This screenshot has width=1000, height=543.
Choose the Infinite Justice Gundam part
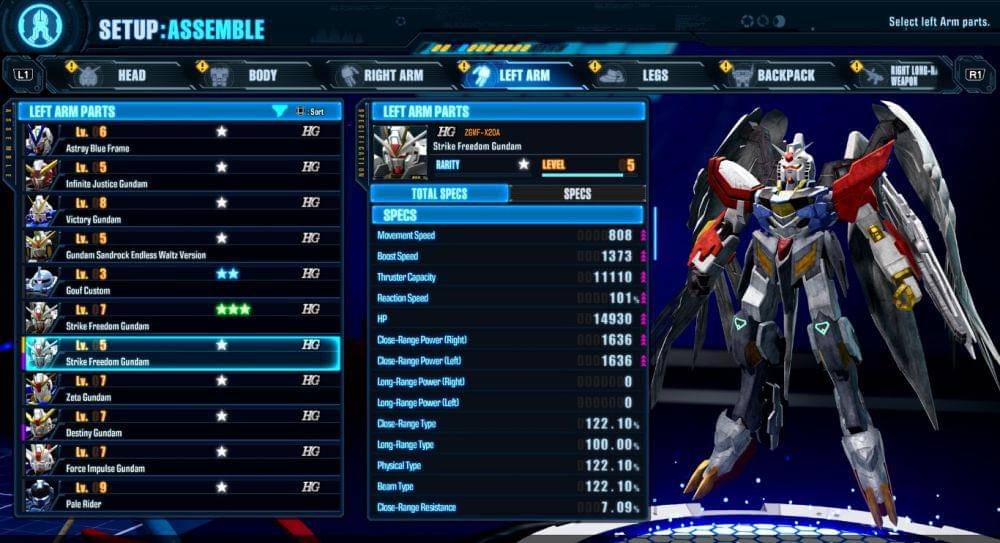click(x=180, y=175)
